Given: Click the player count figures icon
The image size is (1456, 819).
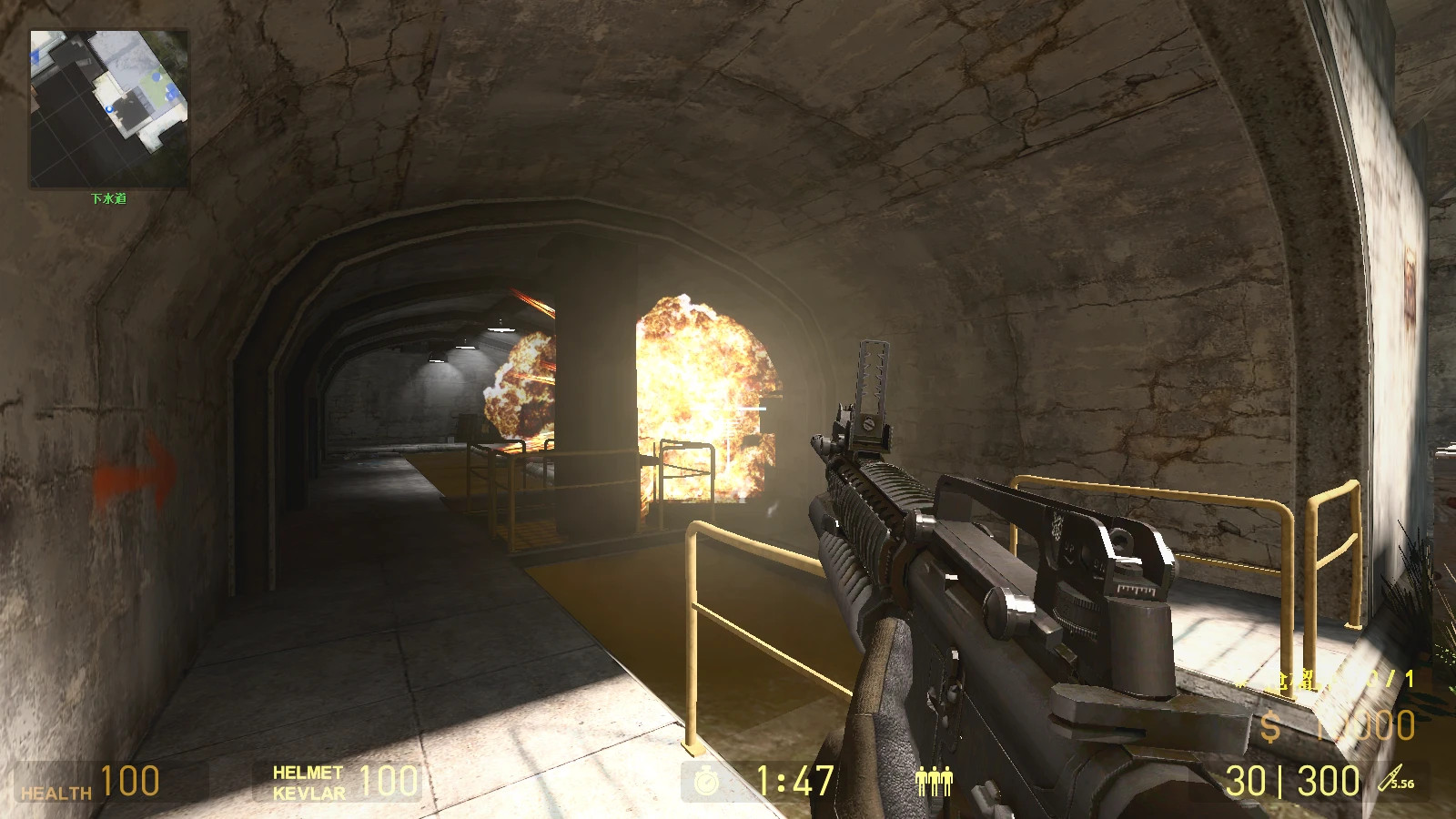Looking at the screenshot, I should (x=935, y=780).
